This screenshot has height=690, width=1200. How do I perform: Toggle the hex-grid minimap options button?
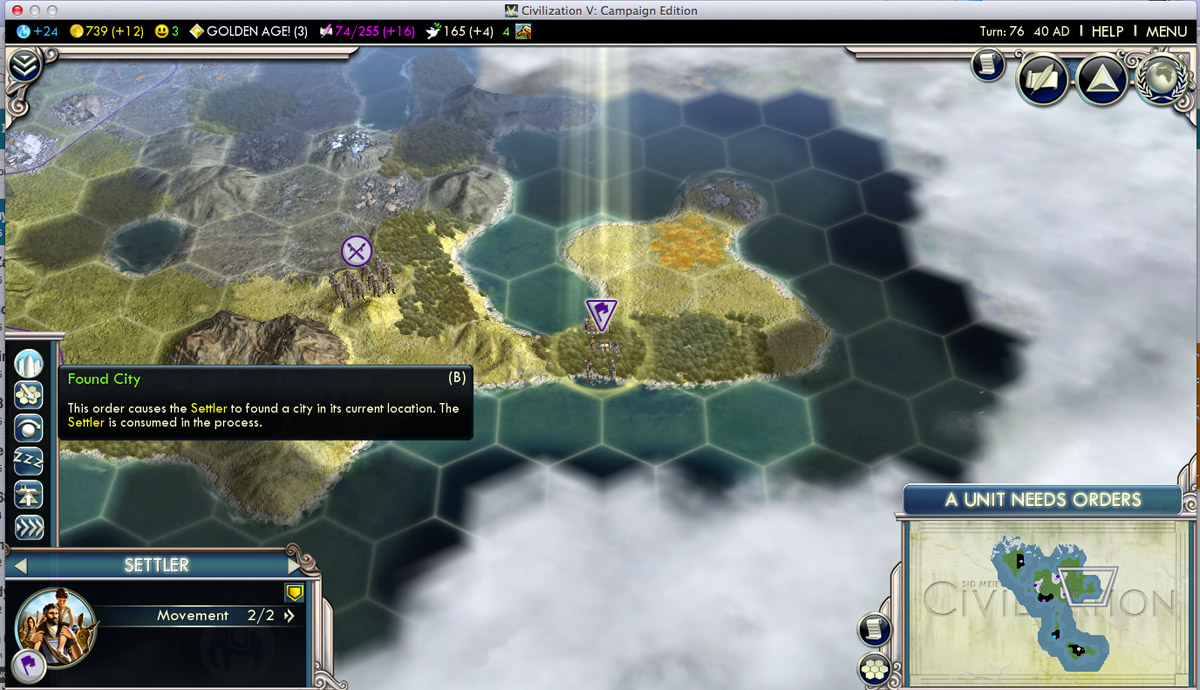click(x=875, y=669)
